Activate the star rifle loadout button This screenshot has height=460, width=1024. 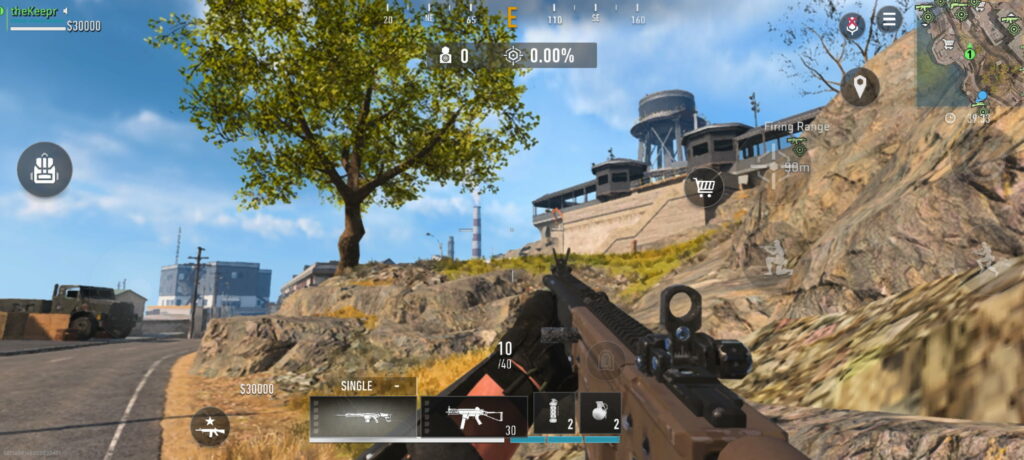210,427
